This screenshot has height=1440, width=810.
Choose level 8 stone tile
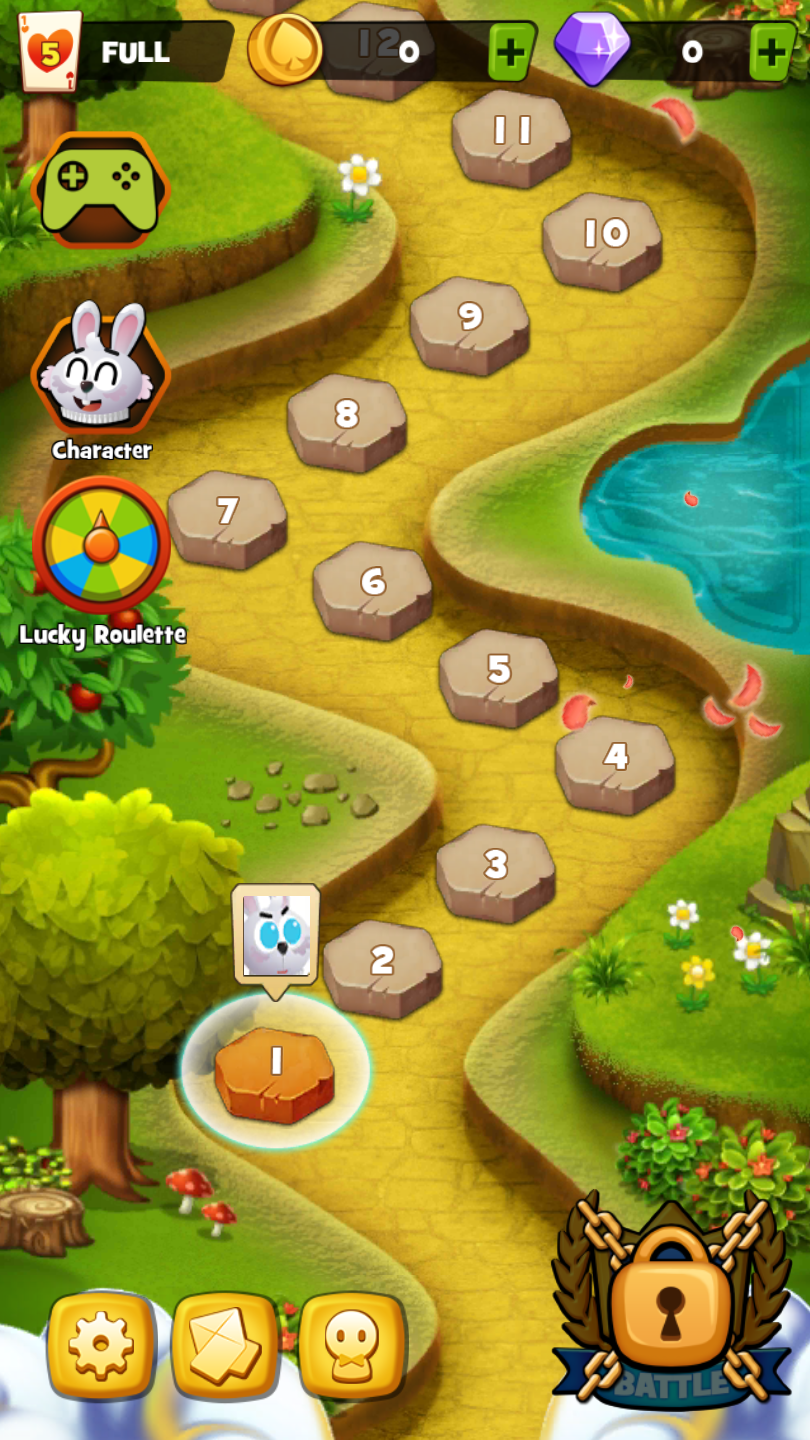pyautogui.click(x=347, y=418)
